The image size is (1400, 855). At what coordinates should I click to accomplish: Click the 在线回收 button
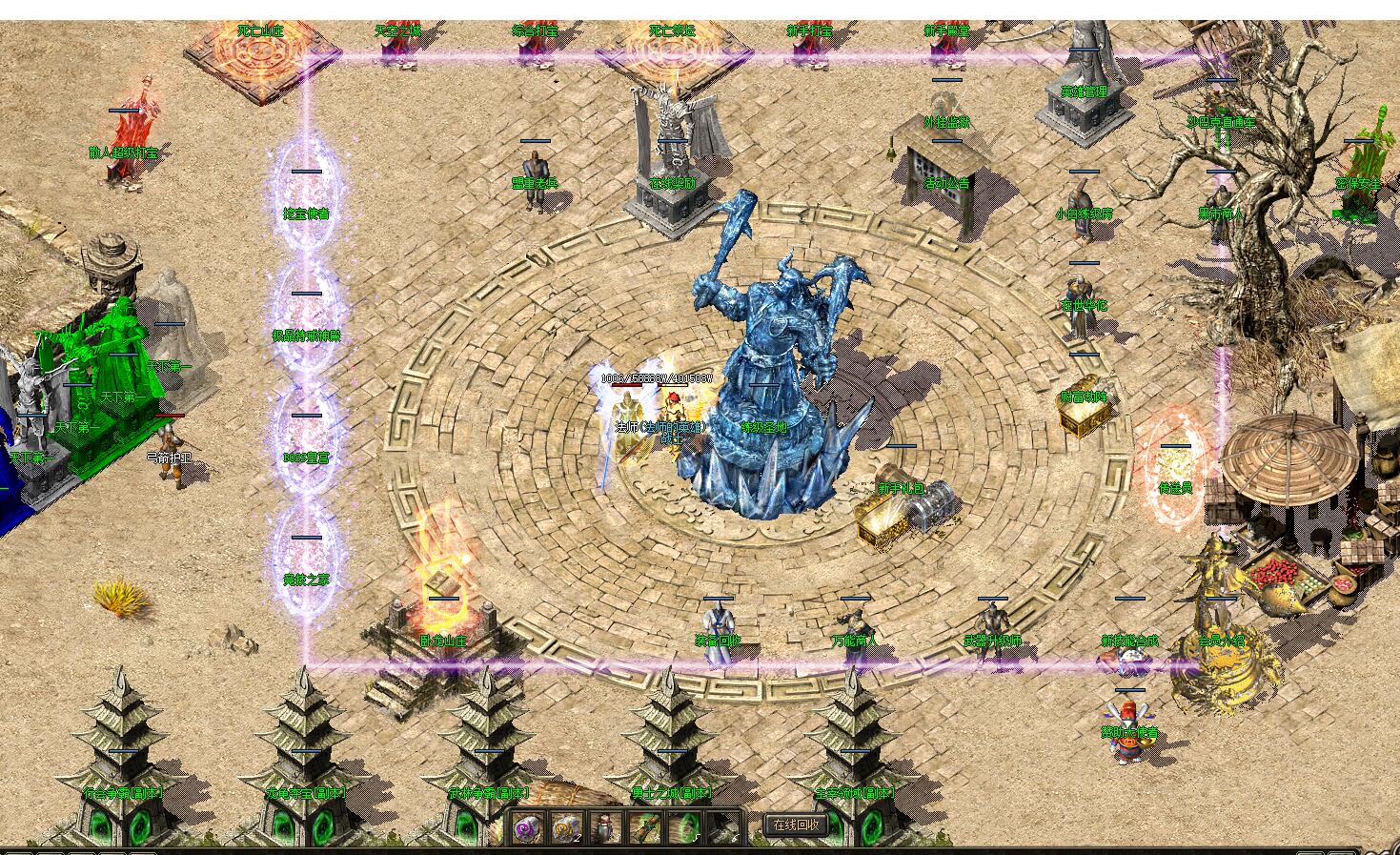pos(796,825)
